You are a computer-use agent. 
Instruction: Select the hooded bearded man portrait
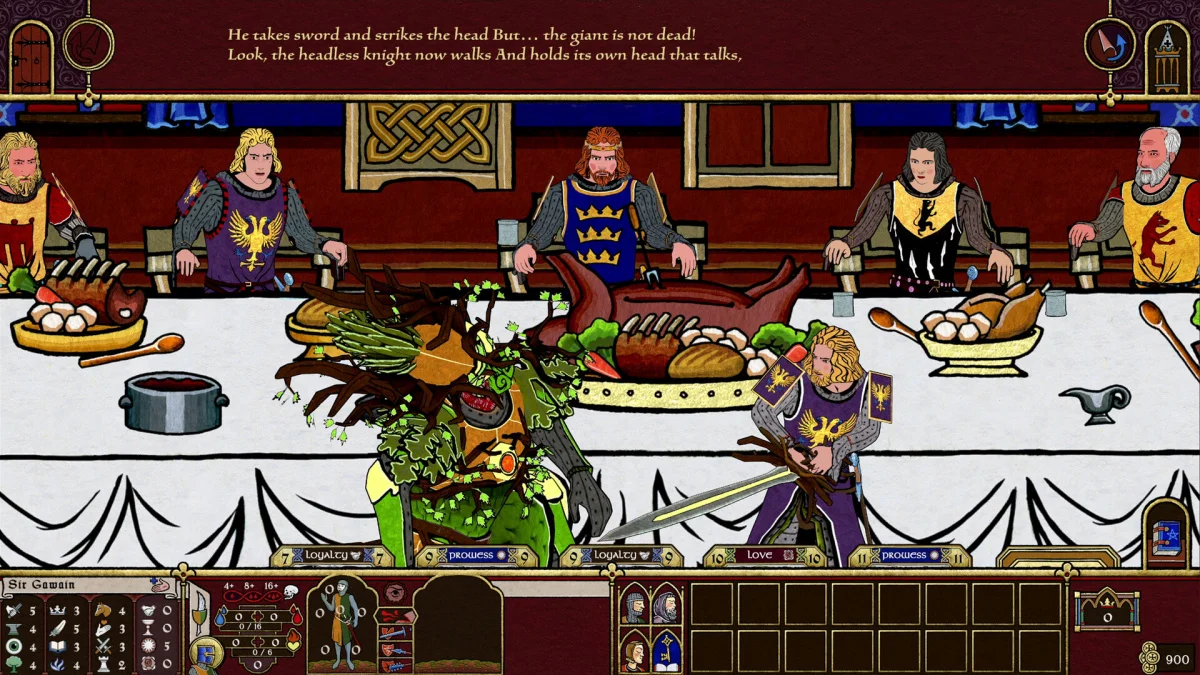666,605
